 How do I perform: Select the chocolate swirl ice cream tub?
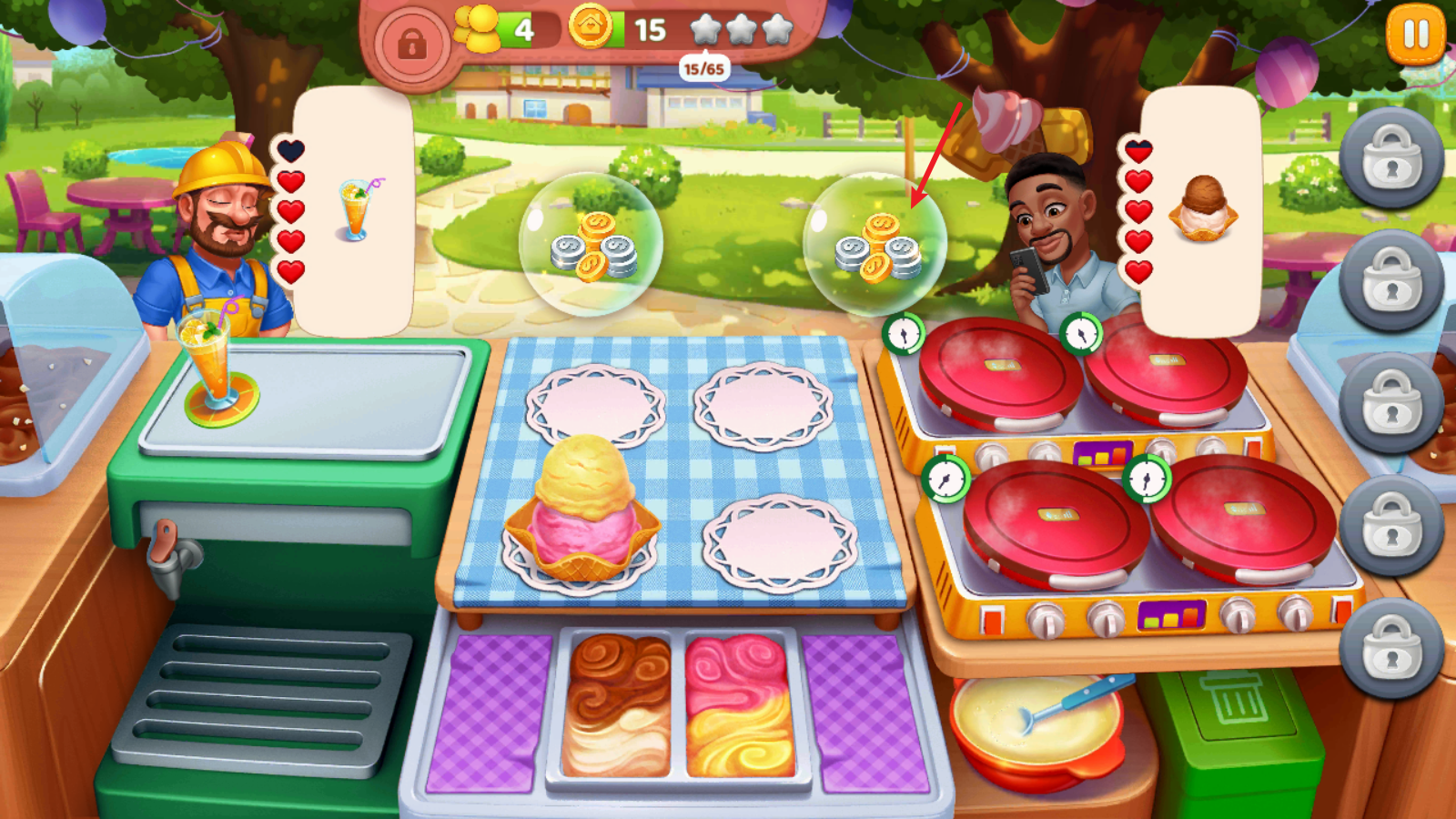pyautogui.click(x=617, y=706)
